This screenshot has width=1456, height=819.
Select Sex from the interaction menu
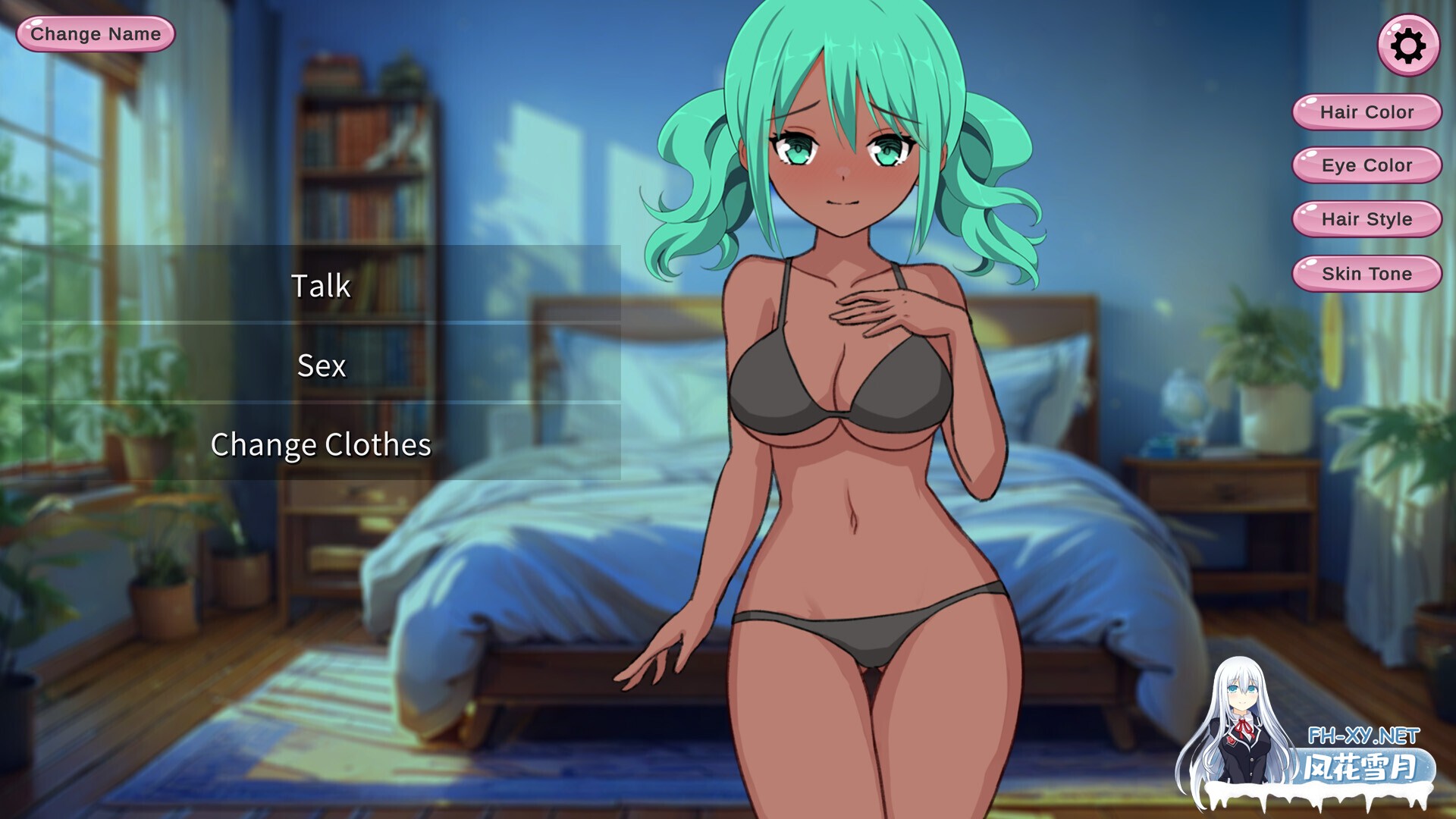(x=321, y=366)
